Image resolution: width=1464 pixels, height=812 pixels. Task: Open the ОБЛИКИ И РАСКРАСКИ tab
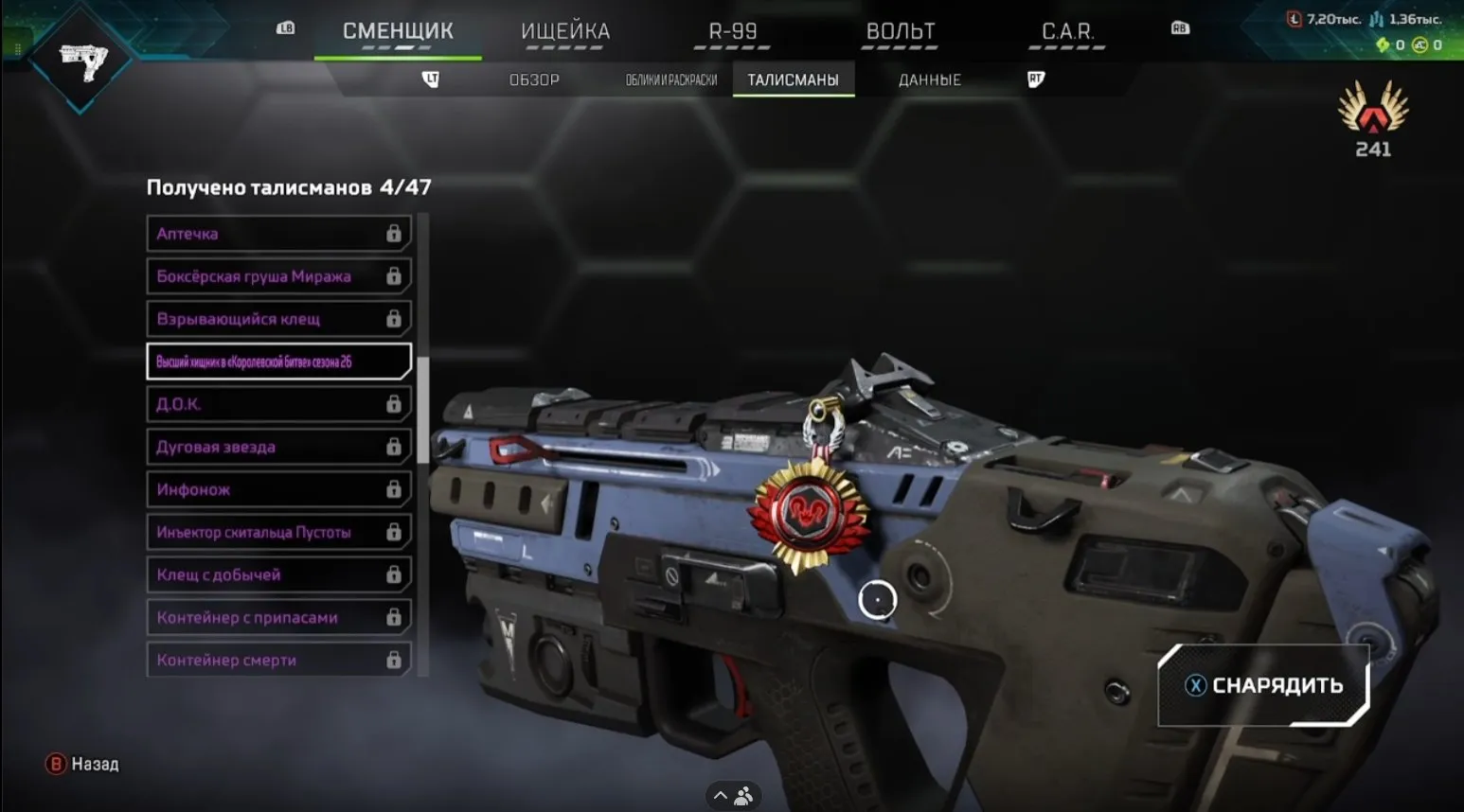click(673, 79)
